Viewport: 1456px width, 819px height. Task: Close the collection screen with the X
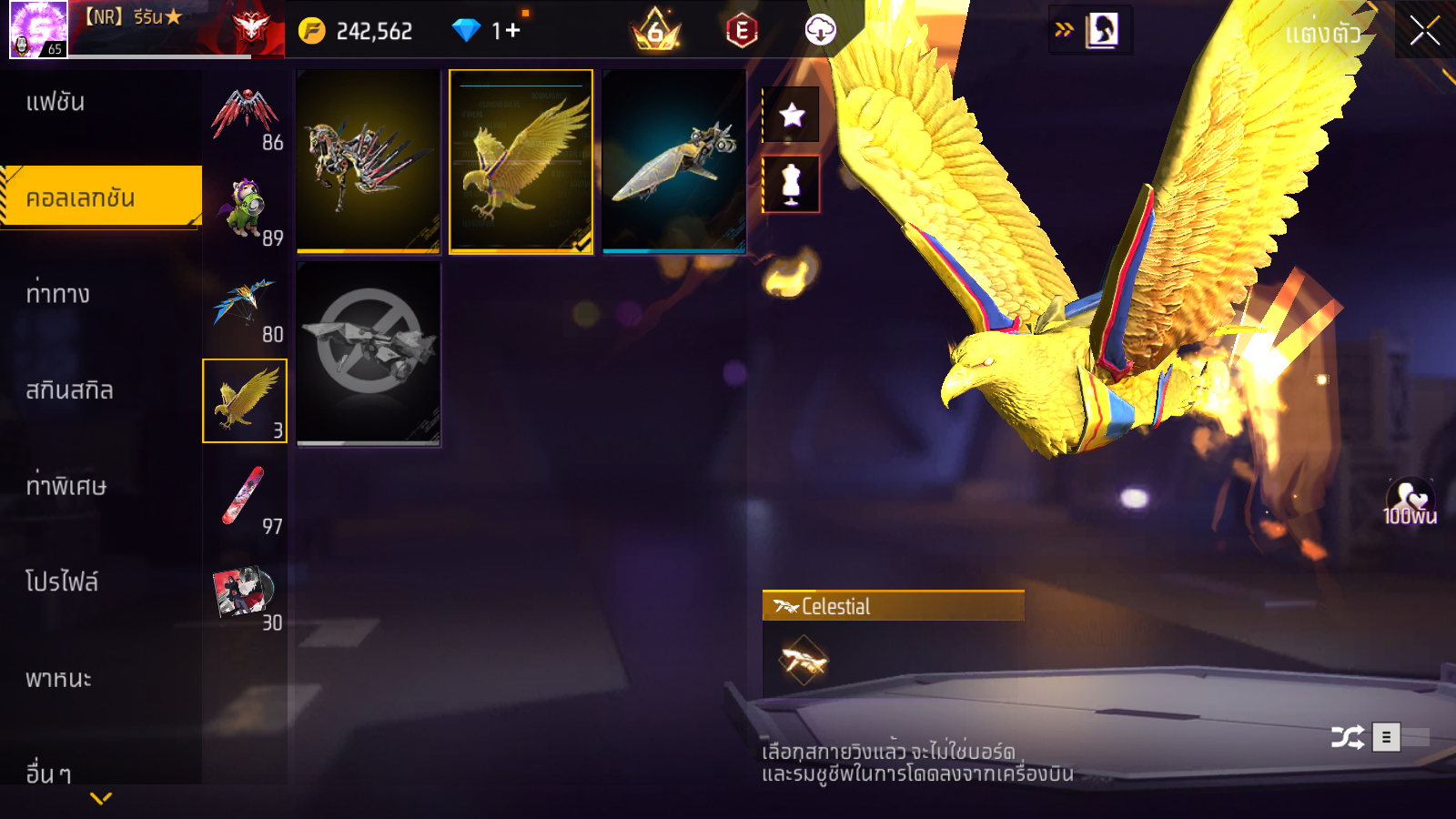pyautogui.click(x=1424, y=31)
